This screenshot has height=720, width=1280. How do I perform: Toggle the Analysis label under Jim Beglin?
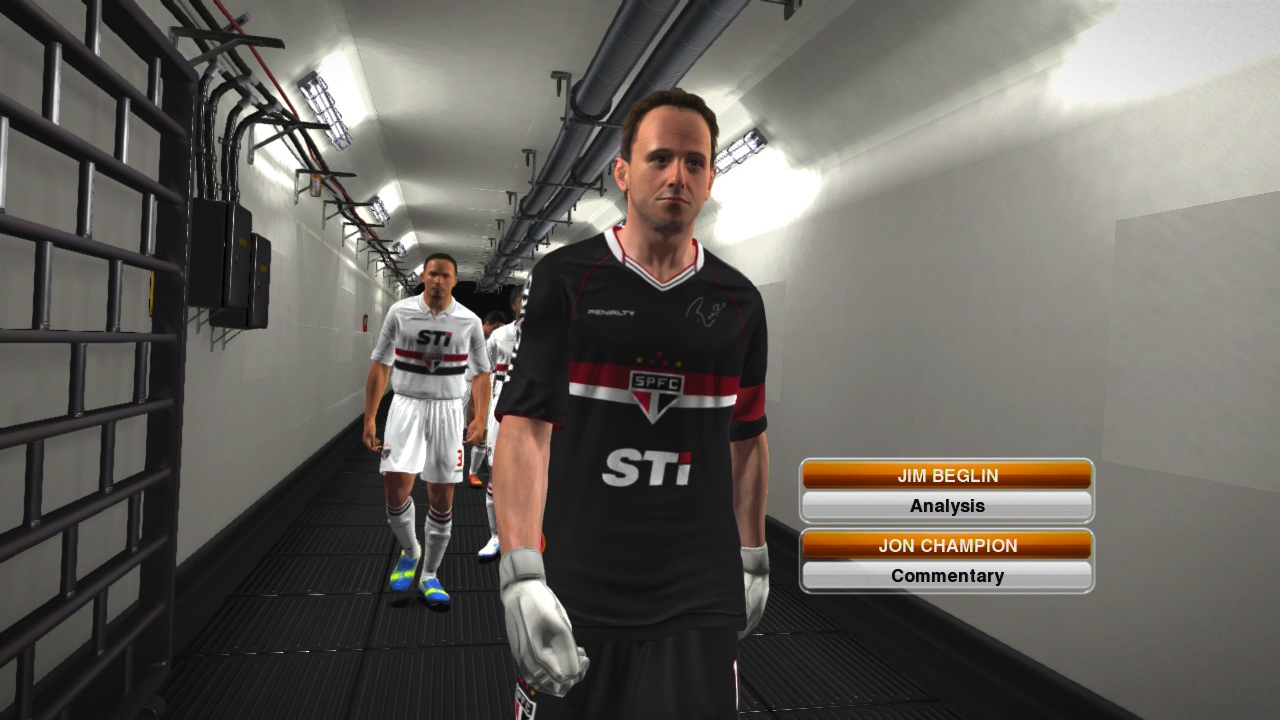point(946,506)
